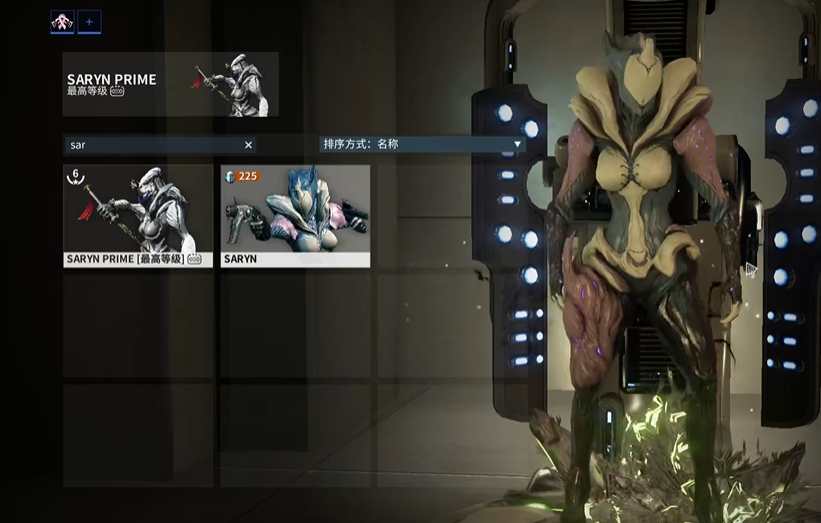Clear the search text with the X

click(x=249, y=145)
